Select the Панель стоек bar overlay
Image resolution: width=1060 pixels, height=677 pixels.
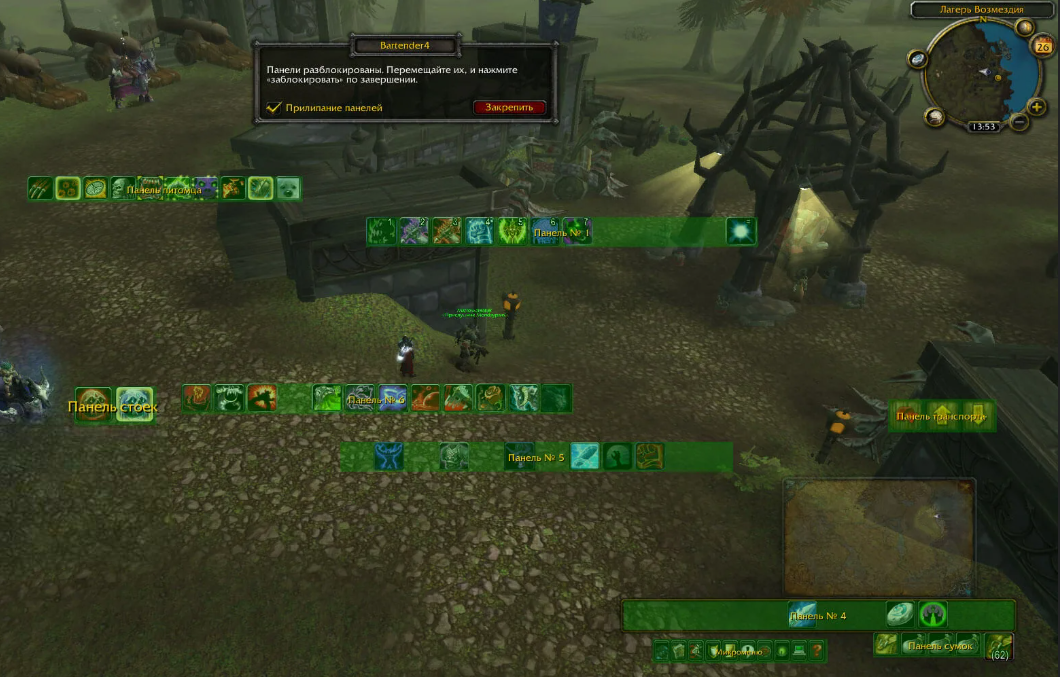[113, 406]
